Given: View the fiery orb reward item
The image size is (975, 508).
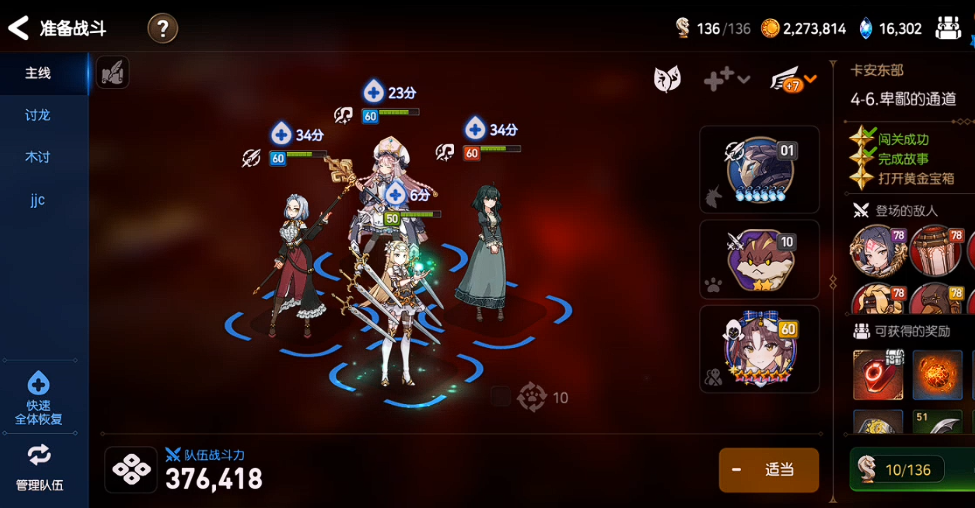Looking at the screenshot, I should (x=937, y=375).
